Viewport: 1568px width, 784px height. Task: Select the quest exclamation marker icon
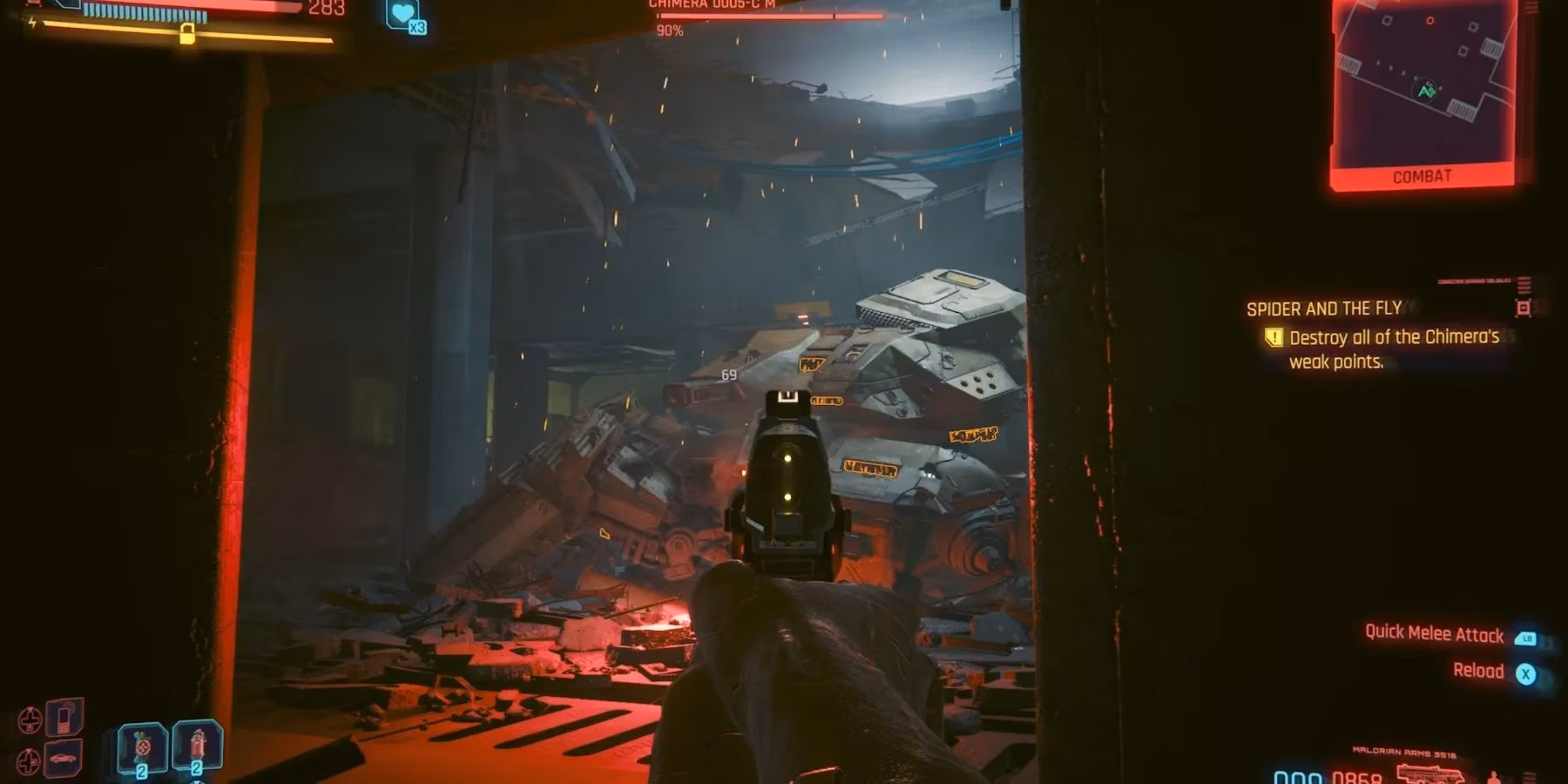click(x=1275, y=338)
